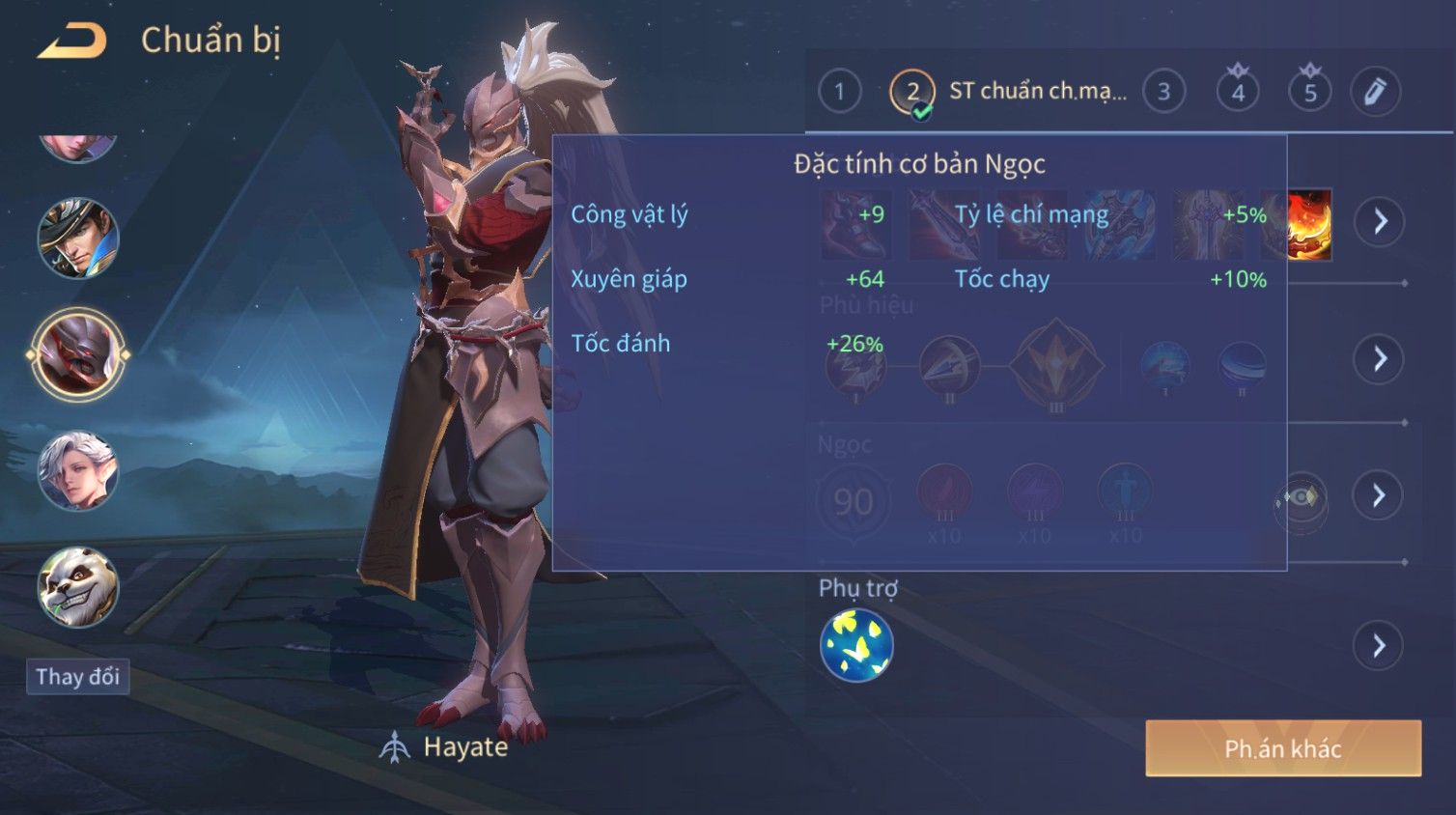The height and width of the screenshot is (815, 1456).
Task: Choose loadout preset number 5
Action: (1310, 92)
